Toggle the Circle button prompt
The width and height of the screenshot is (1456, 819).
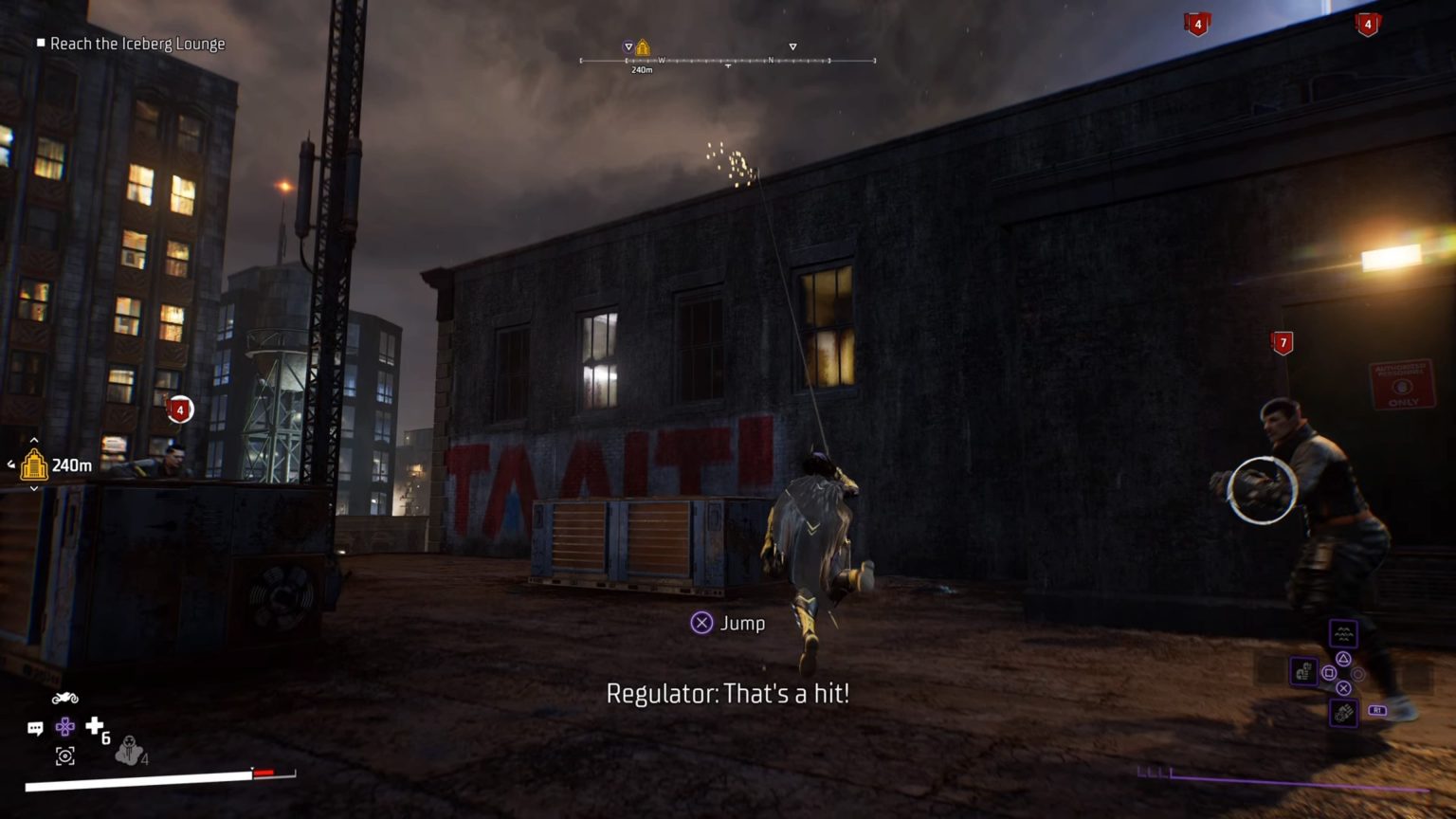1357,674
